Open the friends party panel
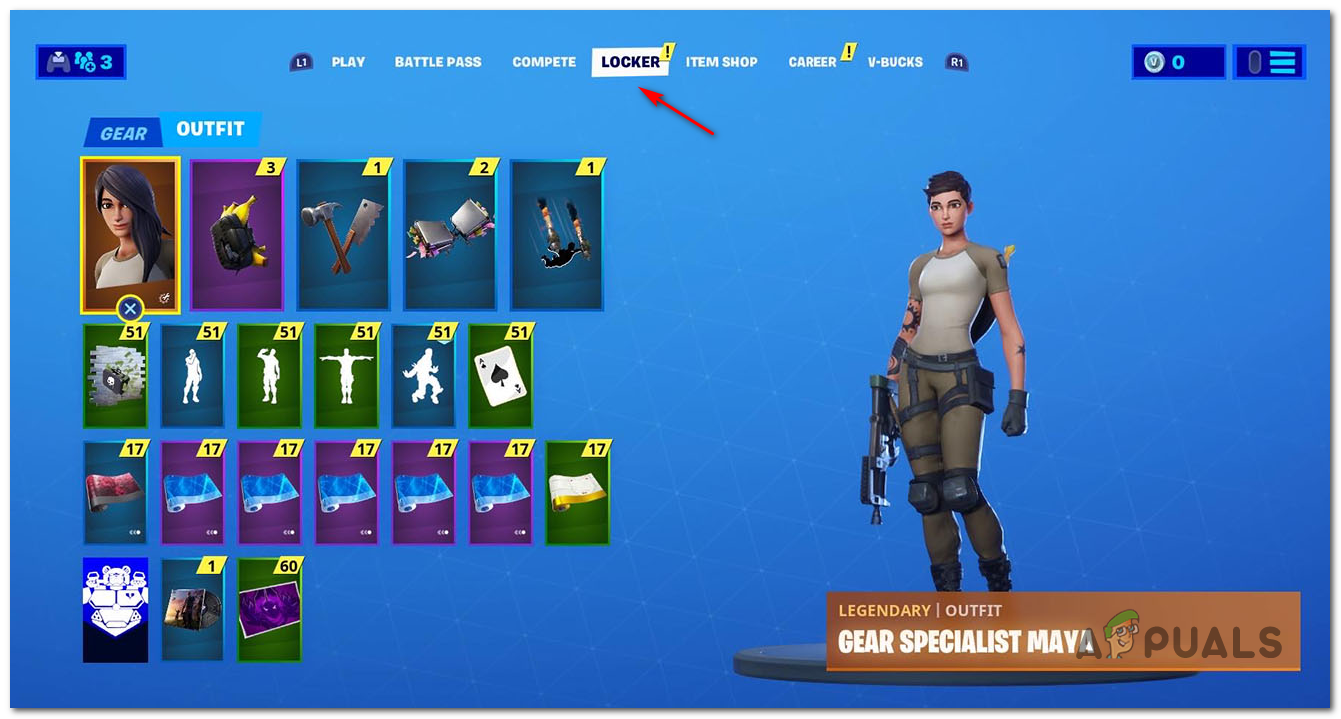This screenshot has width=1341, height=719. click(81, 62)
